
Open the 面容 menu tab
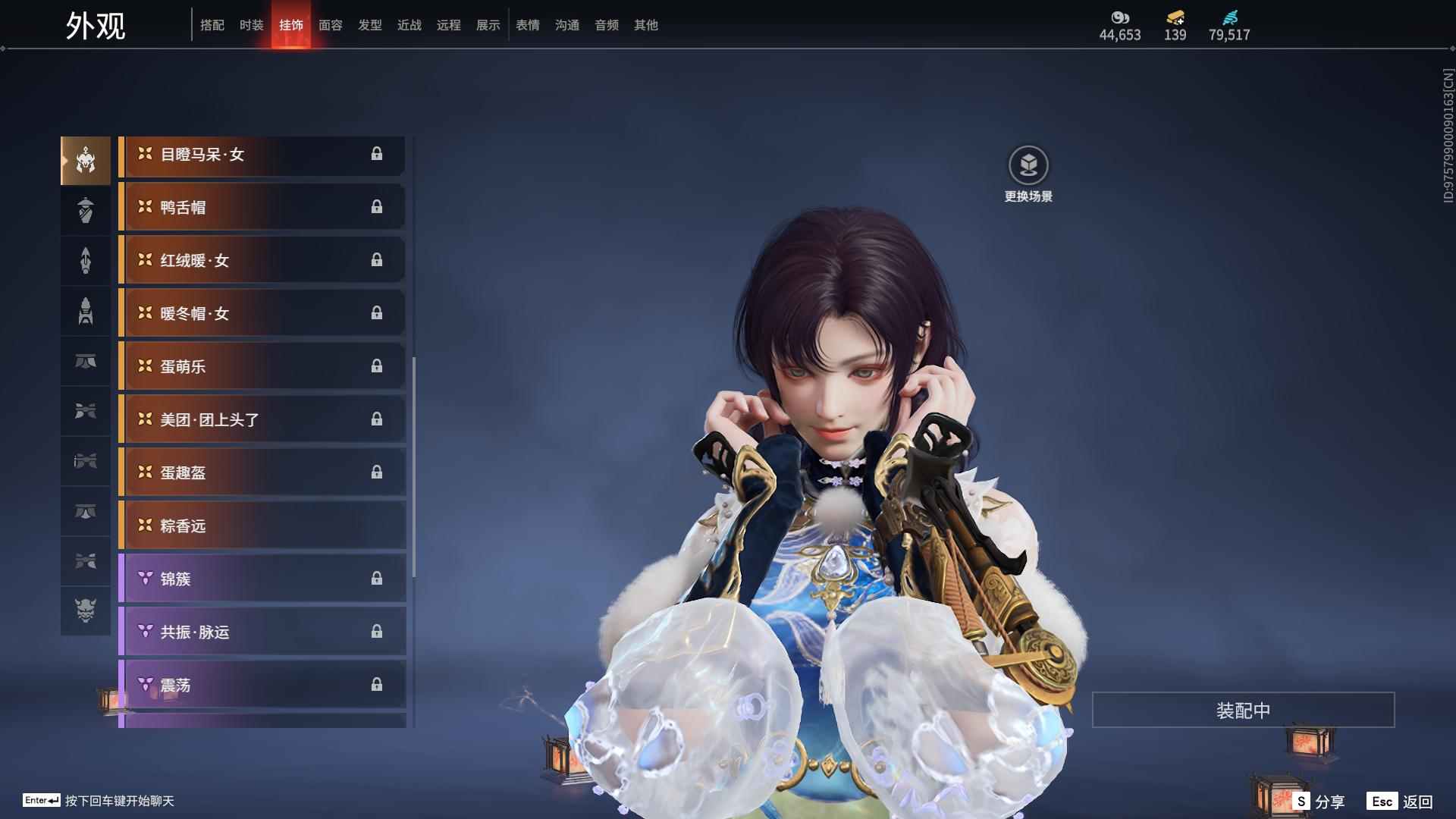330,24
